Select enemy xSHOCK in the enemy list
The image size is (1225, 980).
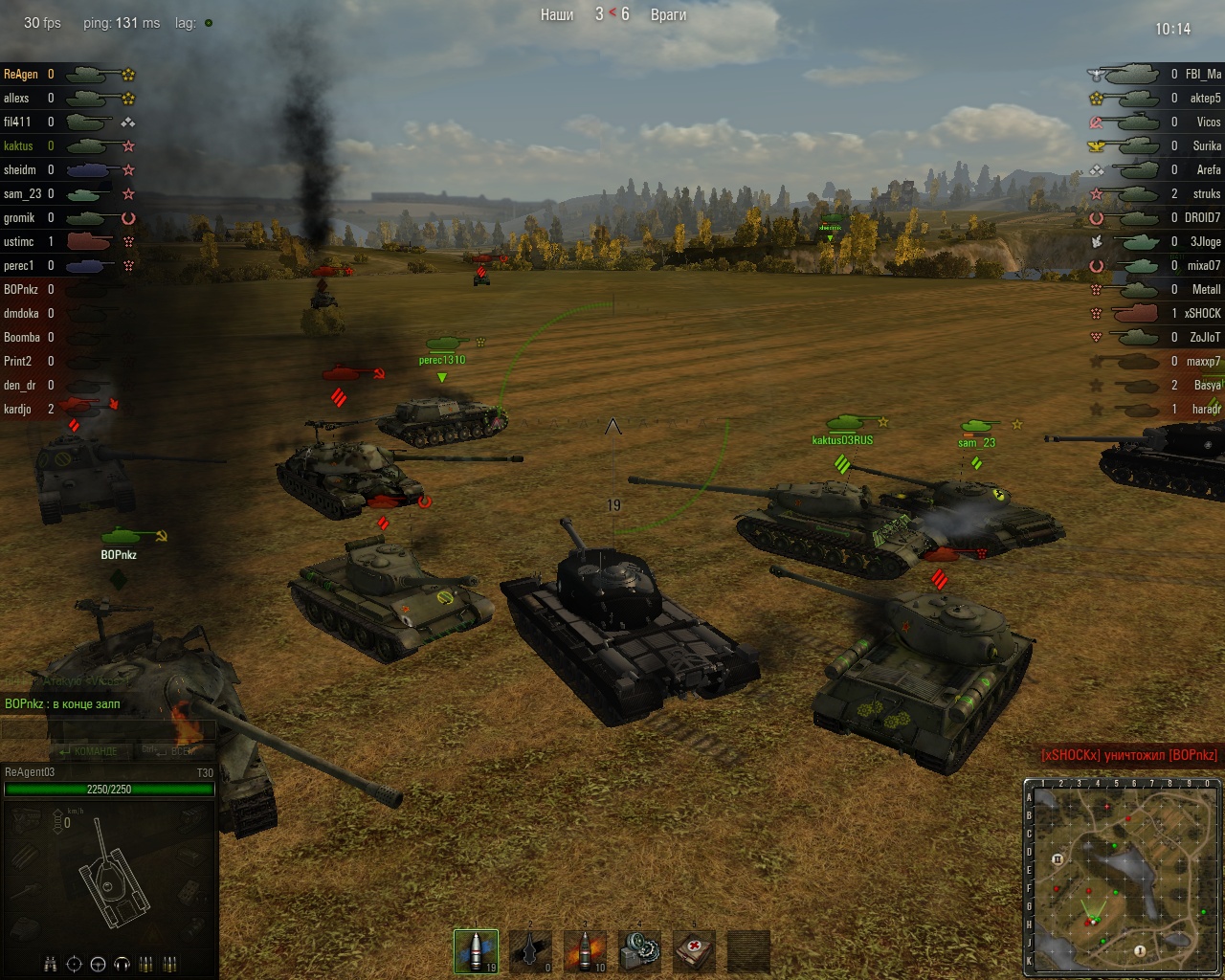(1202, 314)
